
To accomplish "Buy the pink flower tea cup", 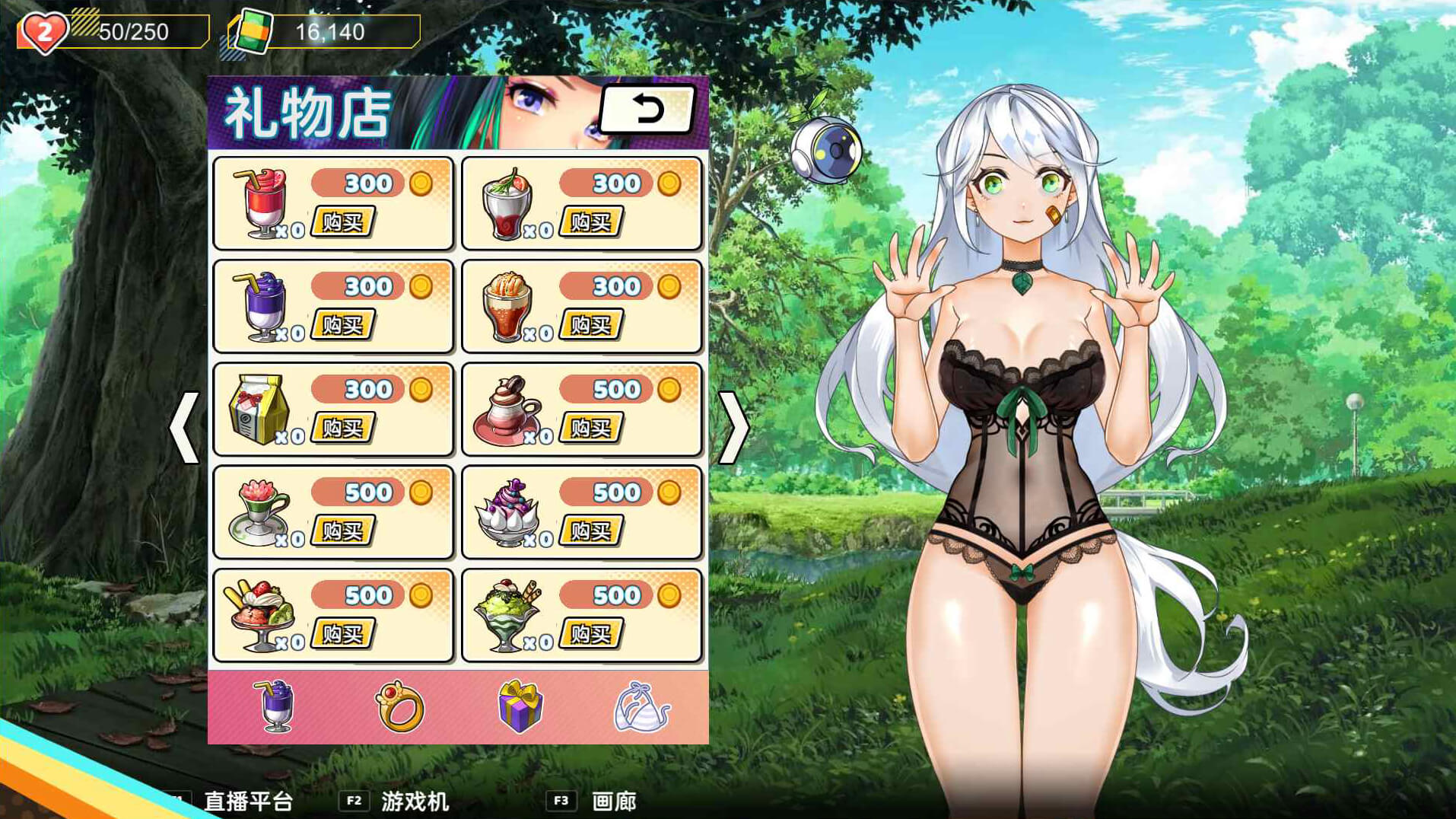I will (343, 531).
